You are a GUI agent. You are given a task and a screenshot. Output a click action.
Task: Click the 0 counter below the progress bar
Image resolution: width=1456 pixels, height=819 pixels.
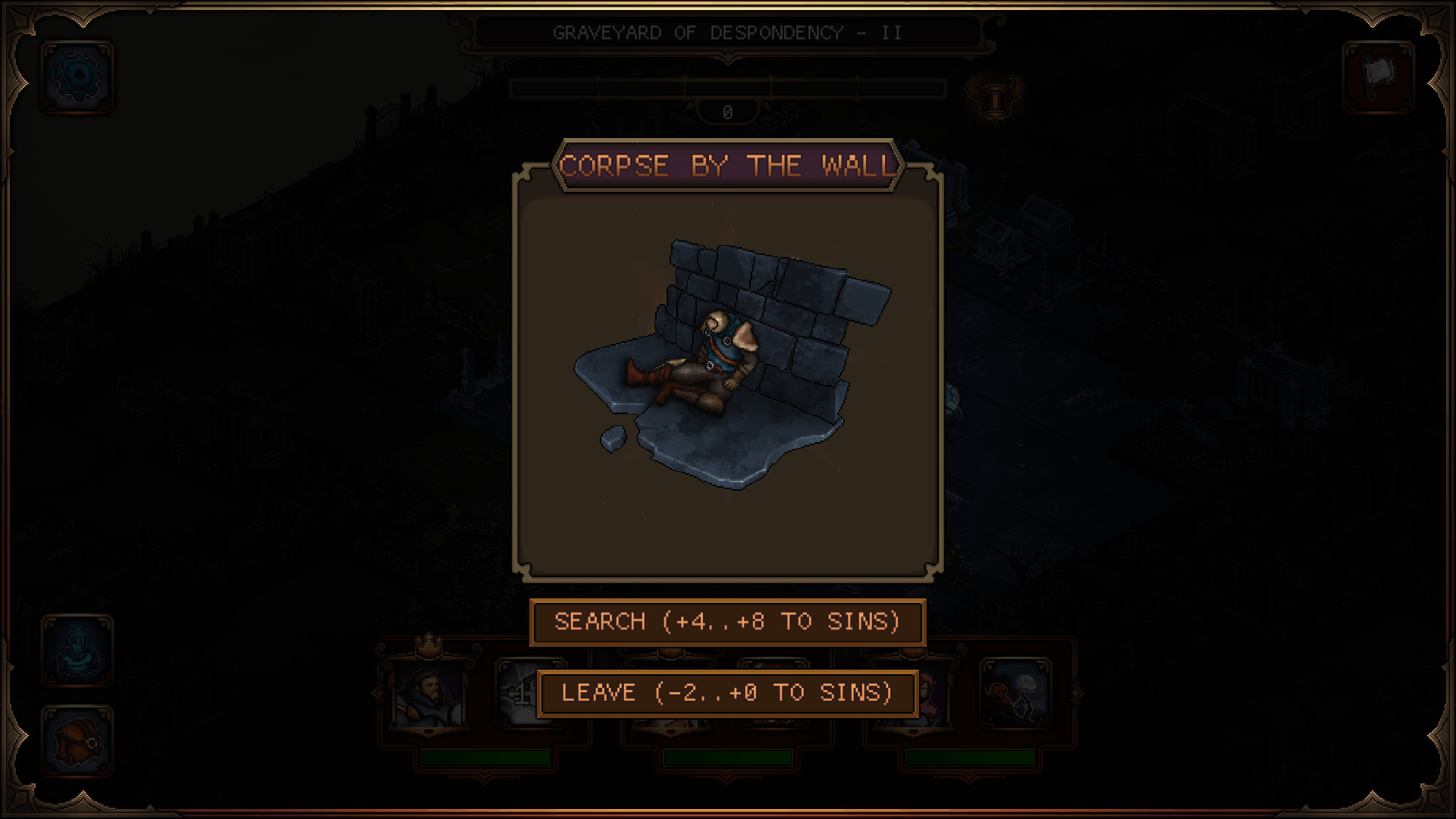click(726, 111)
